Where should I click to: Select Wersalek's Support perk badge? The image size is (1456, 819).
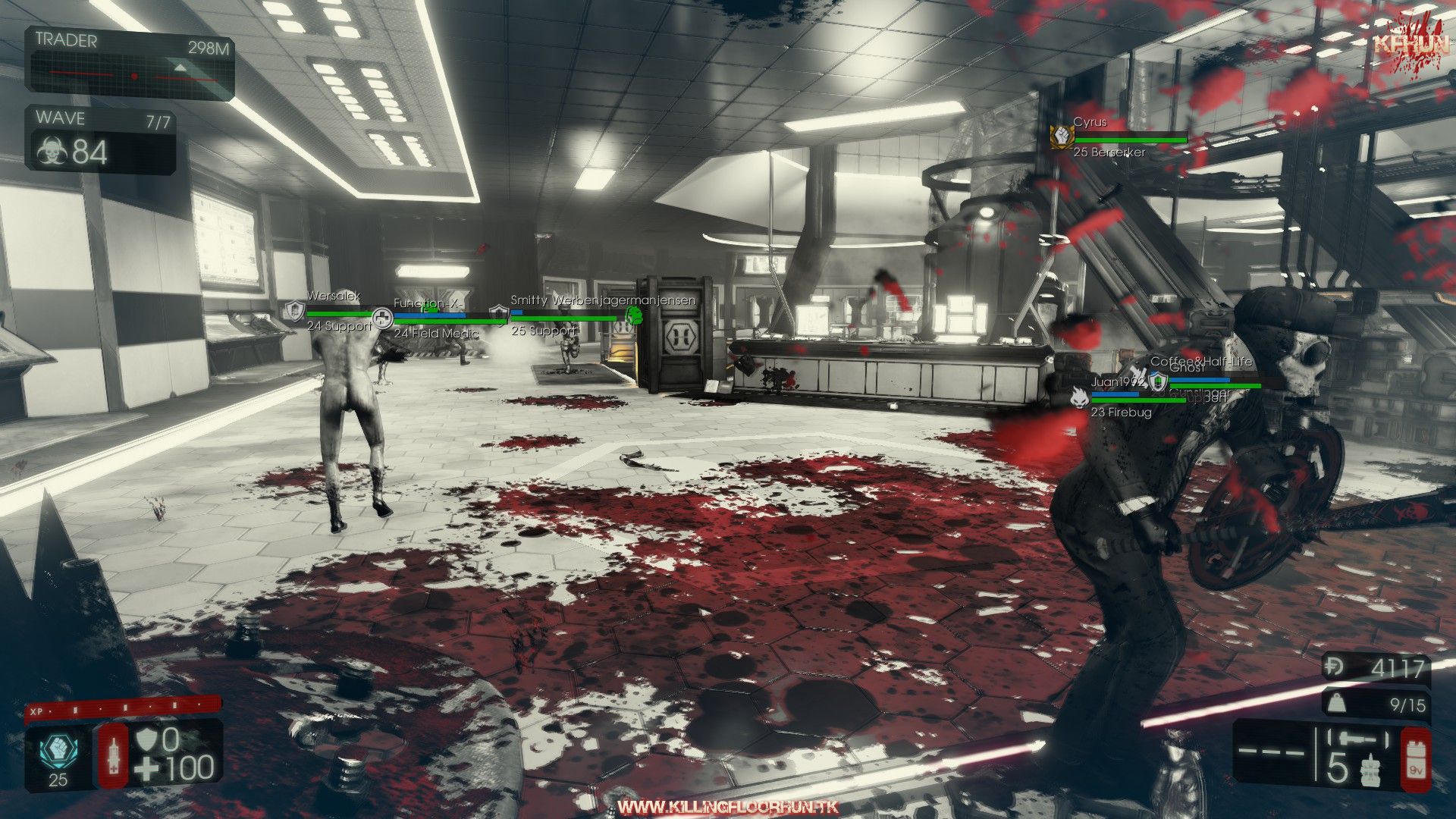point(294,310)
